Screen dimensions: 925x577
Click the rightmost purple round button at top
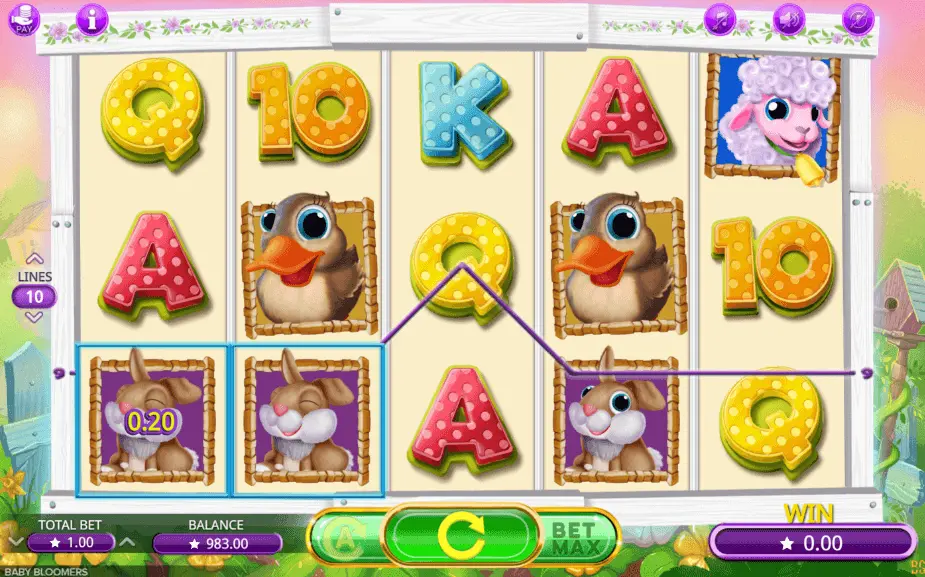(x=858, y=18)
